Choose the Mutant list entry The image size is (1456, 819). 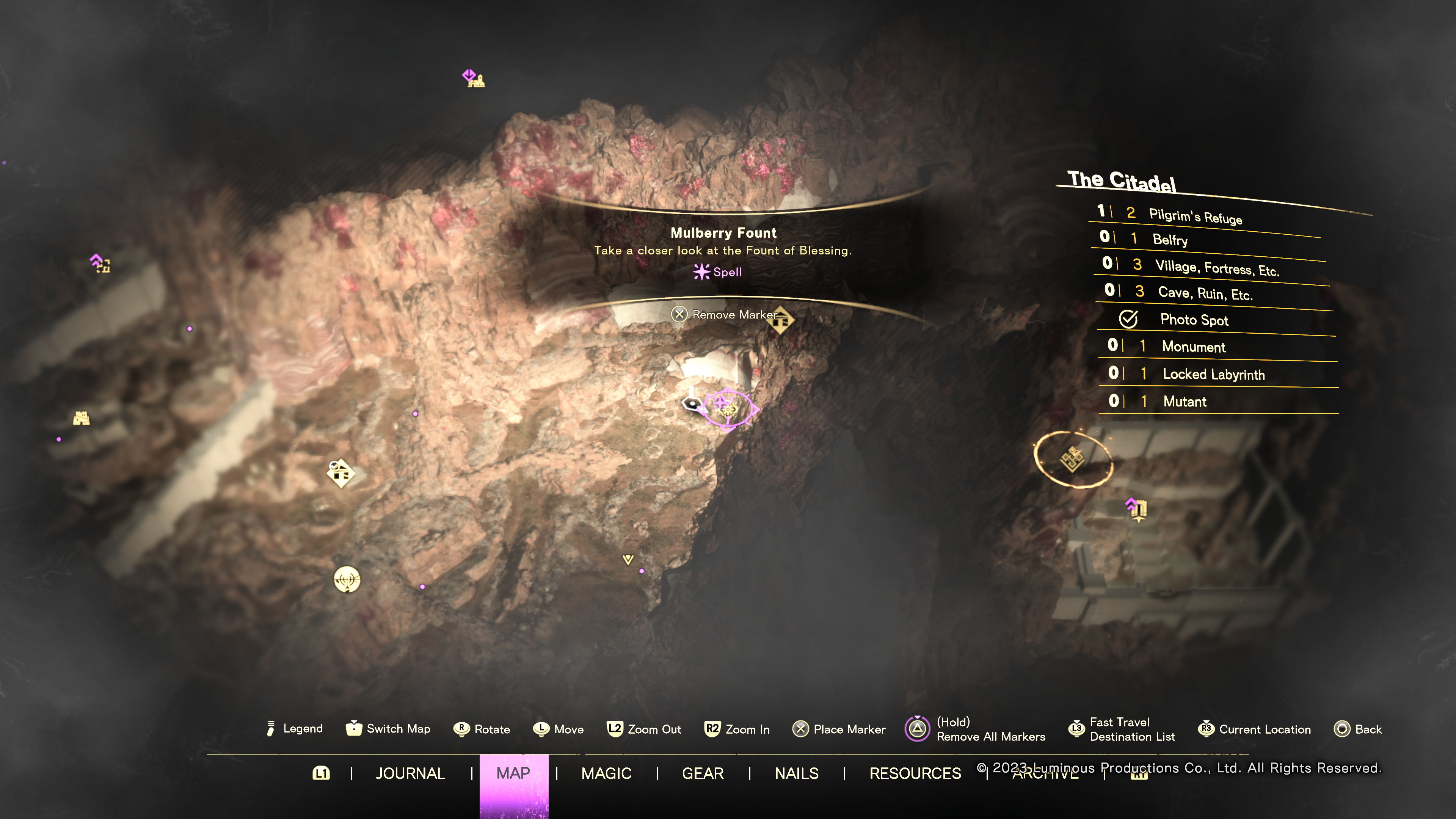pyautogui.click(x=1185, y=401)
